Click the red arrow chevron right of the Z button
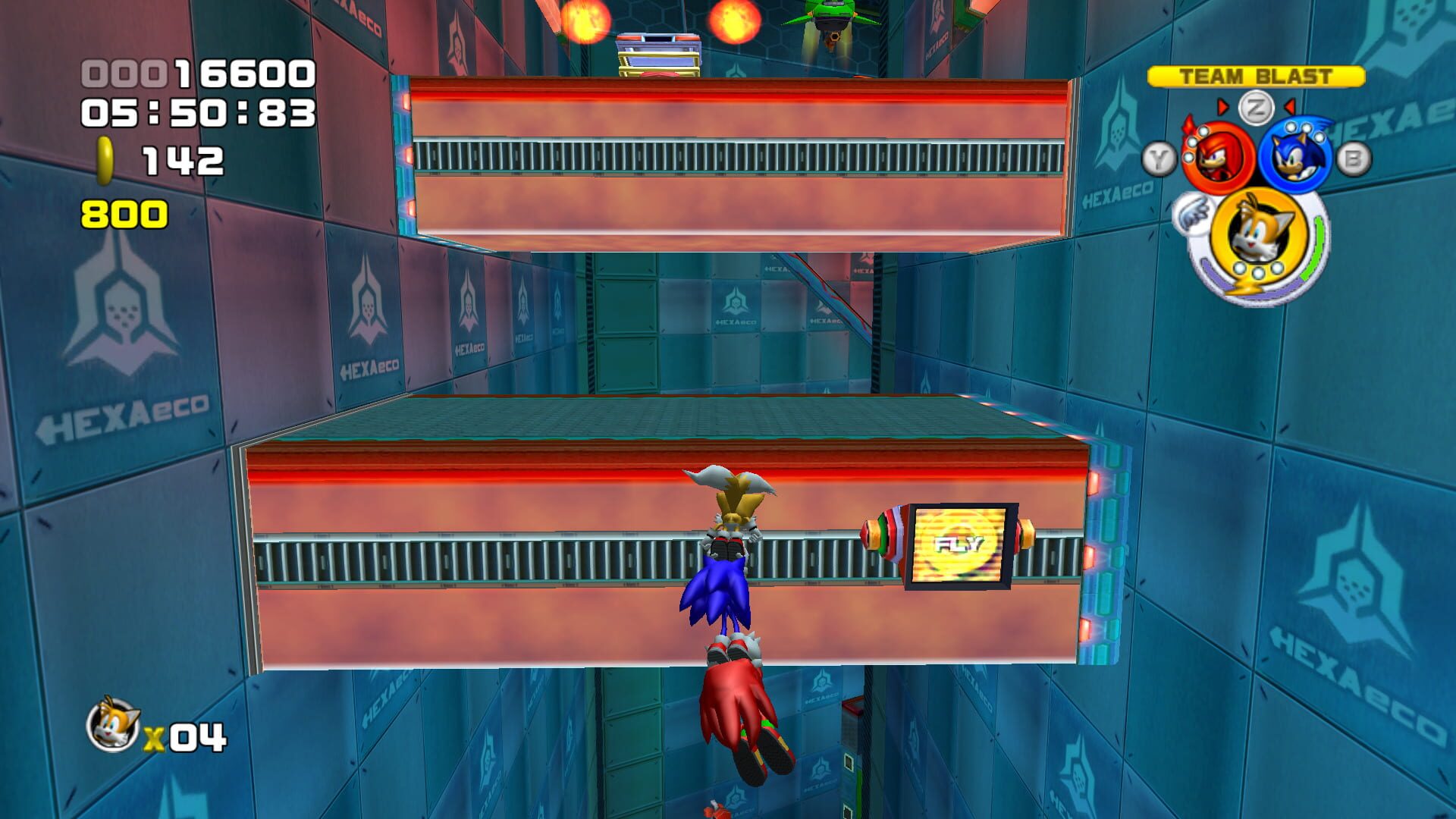 [1289, 108]
